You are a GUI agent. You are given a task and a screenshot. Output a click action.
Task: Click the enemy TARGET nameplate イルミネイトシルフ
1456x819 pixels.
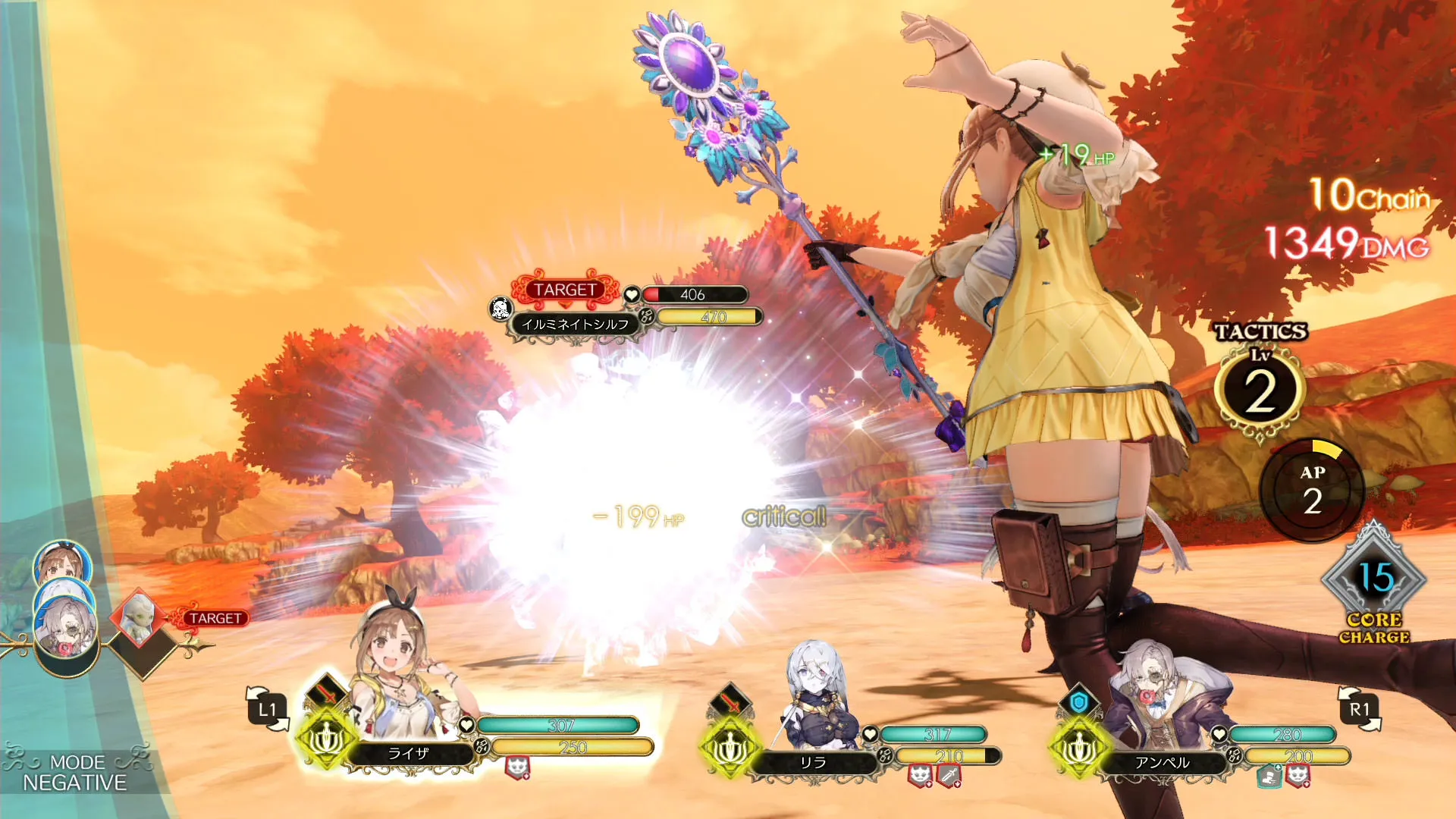click(x=575, y=324)
